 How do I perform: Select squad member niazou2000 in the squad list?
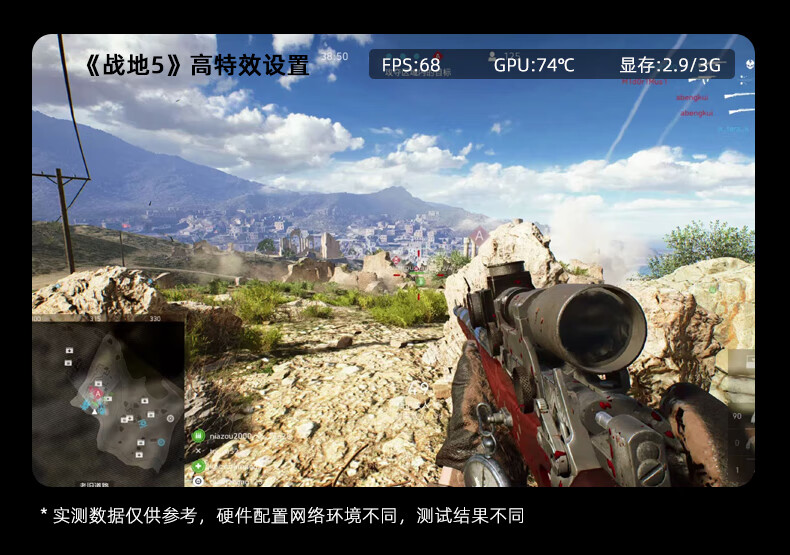229,436
